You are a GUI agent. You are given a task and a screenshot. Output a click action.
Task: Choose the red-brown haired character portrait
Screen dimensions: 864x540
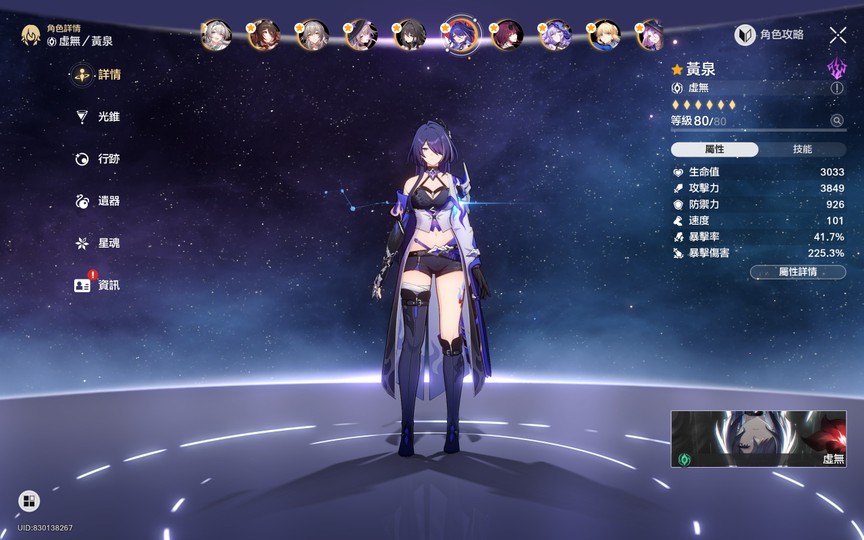pyautogui.click(x=264, y=35)
